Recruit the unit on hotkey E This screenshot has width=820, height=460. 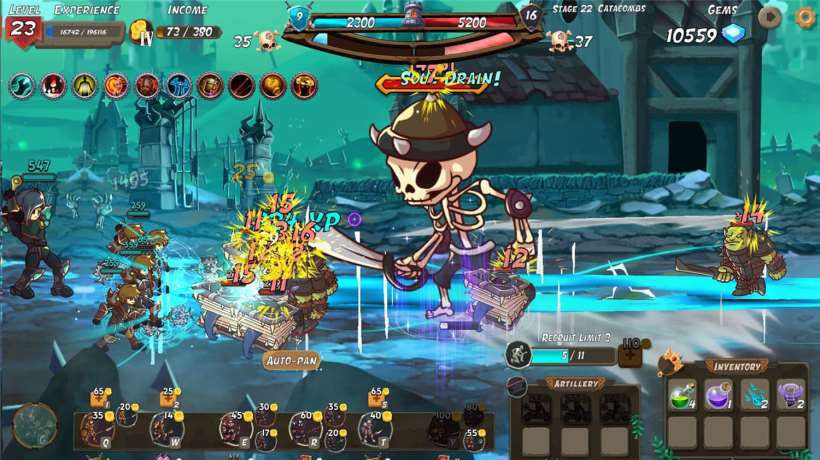pos(236,429)
